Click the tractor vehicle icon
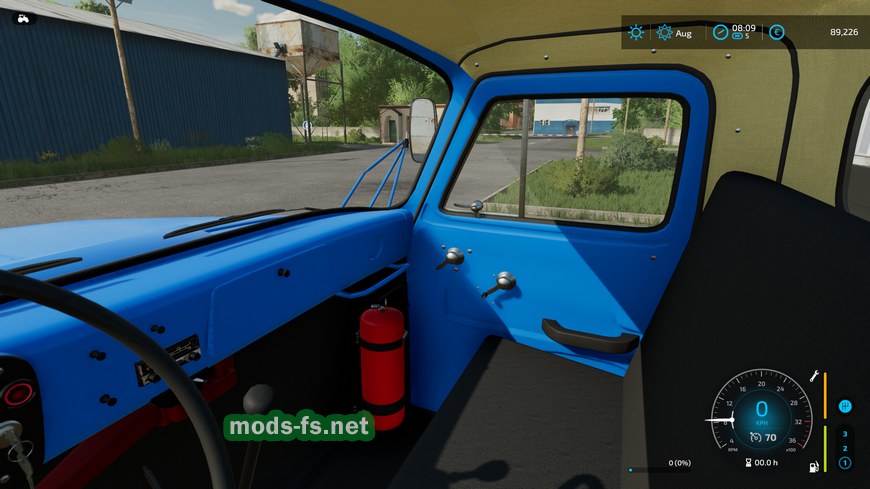This screenshot has height=489, width=870. (23, 17)
